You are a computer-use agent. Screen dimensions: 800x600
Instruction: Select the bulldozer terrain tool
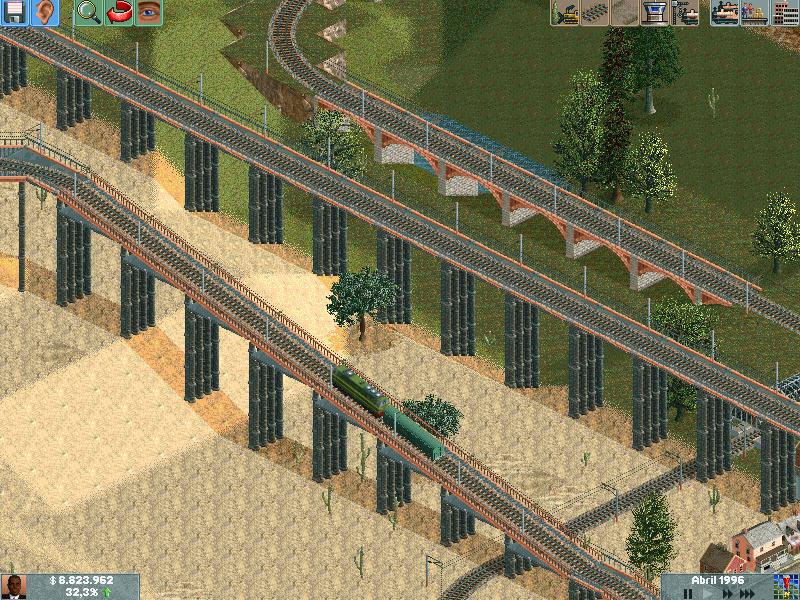pos(565,13)
